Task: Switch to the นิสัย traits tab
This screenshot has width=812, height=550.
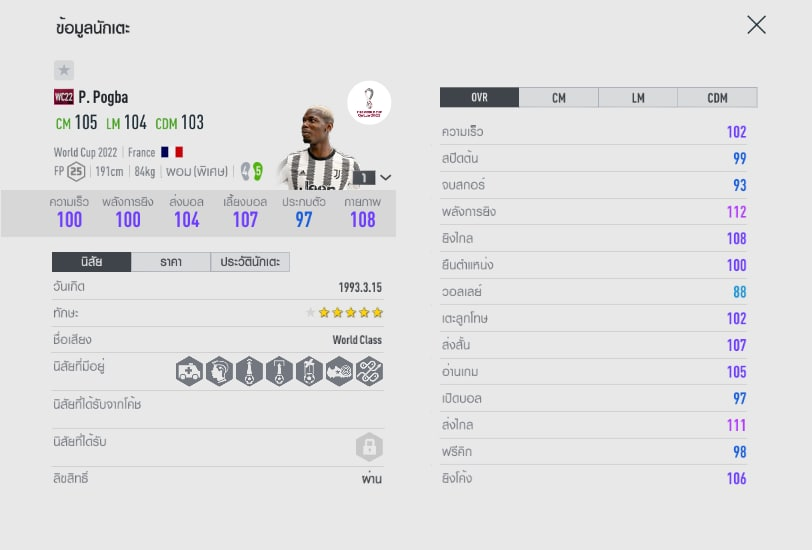Action: click(91, 262)
